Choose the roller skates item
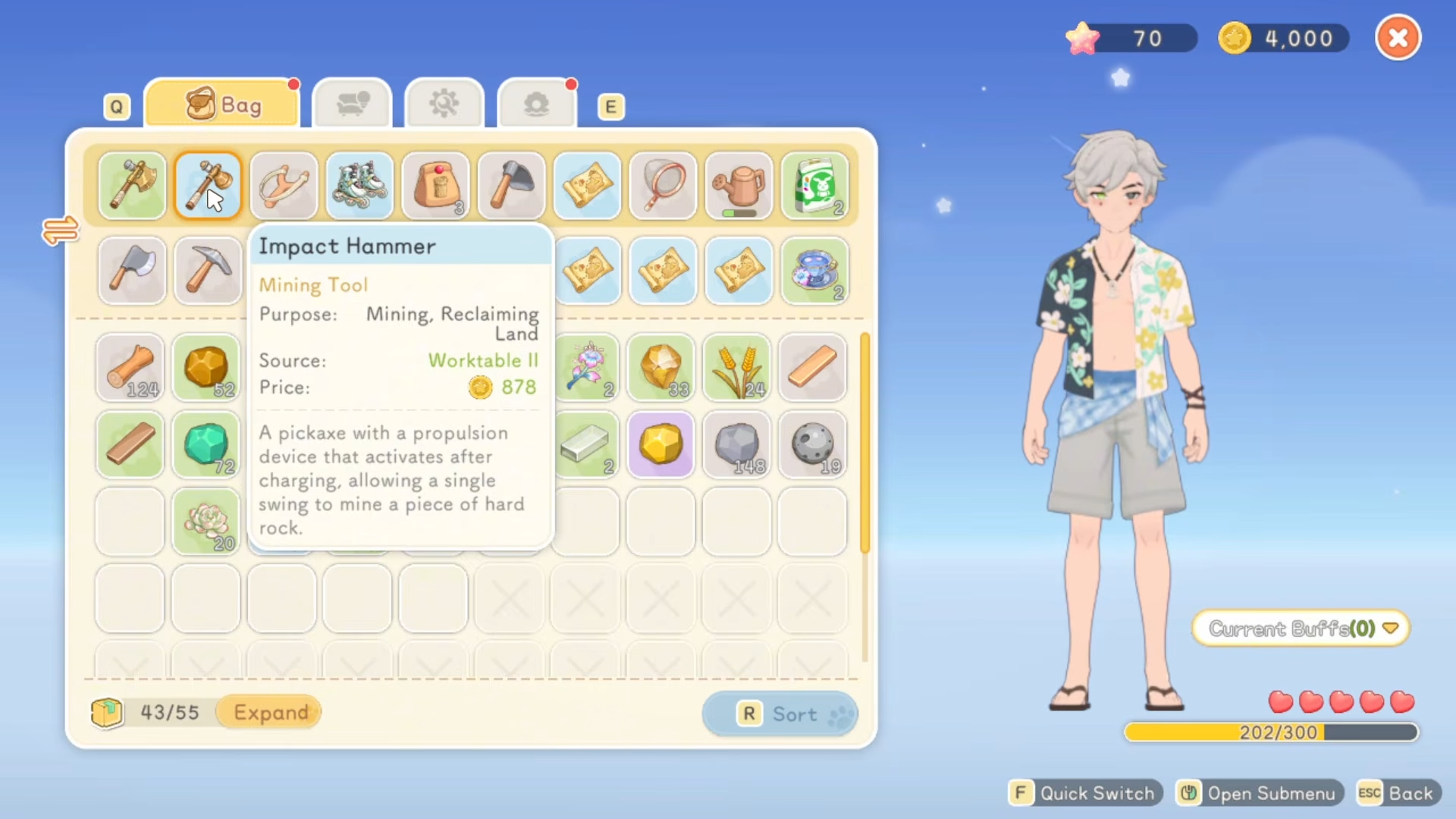Screen dimensions: 1456x819 coord(359,186)
